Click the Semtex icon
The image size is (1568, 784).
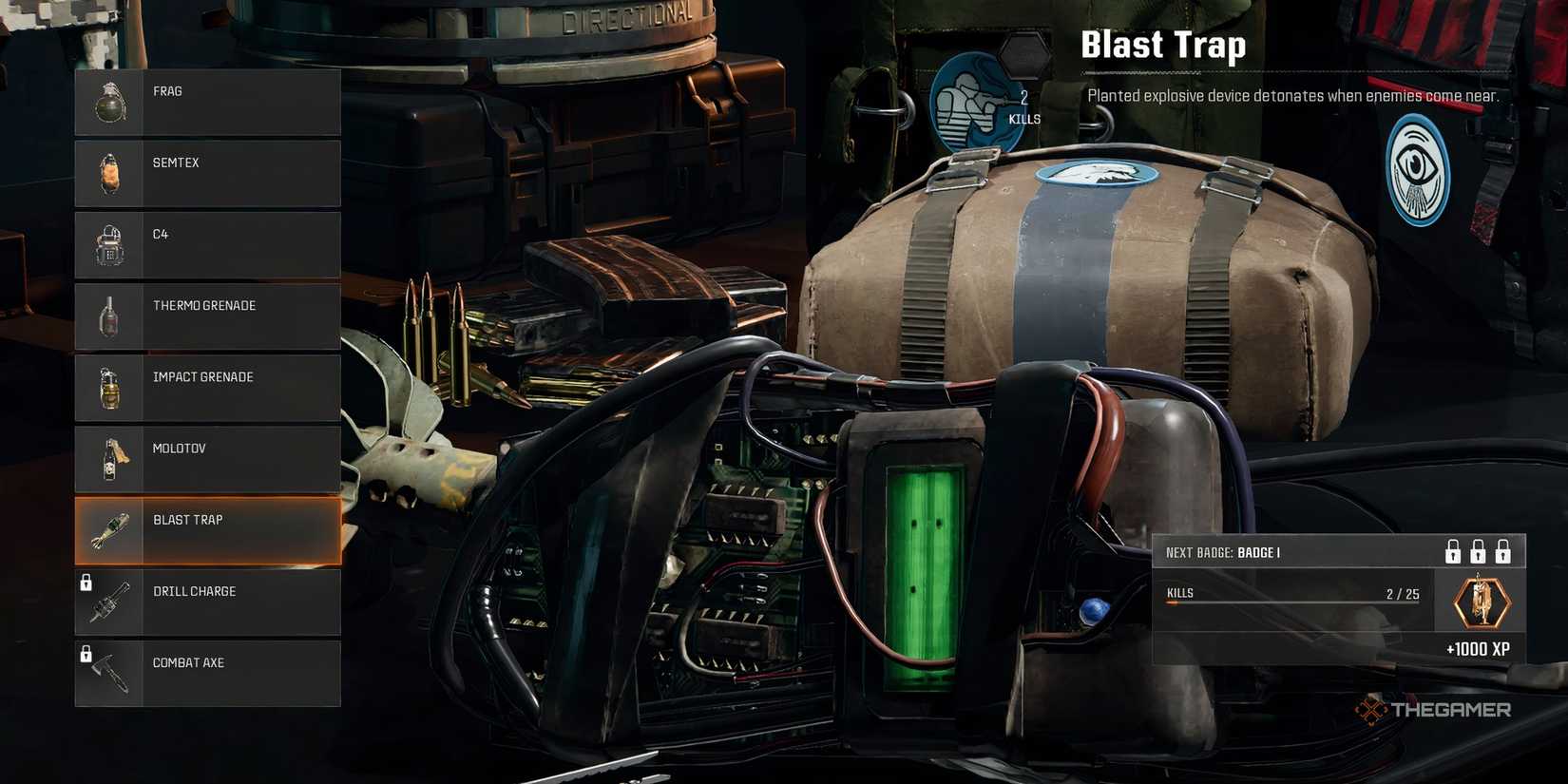click(110, 171)
